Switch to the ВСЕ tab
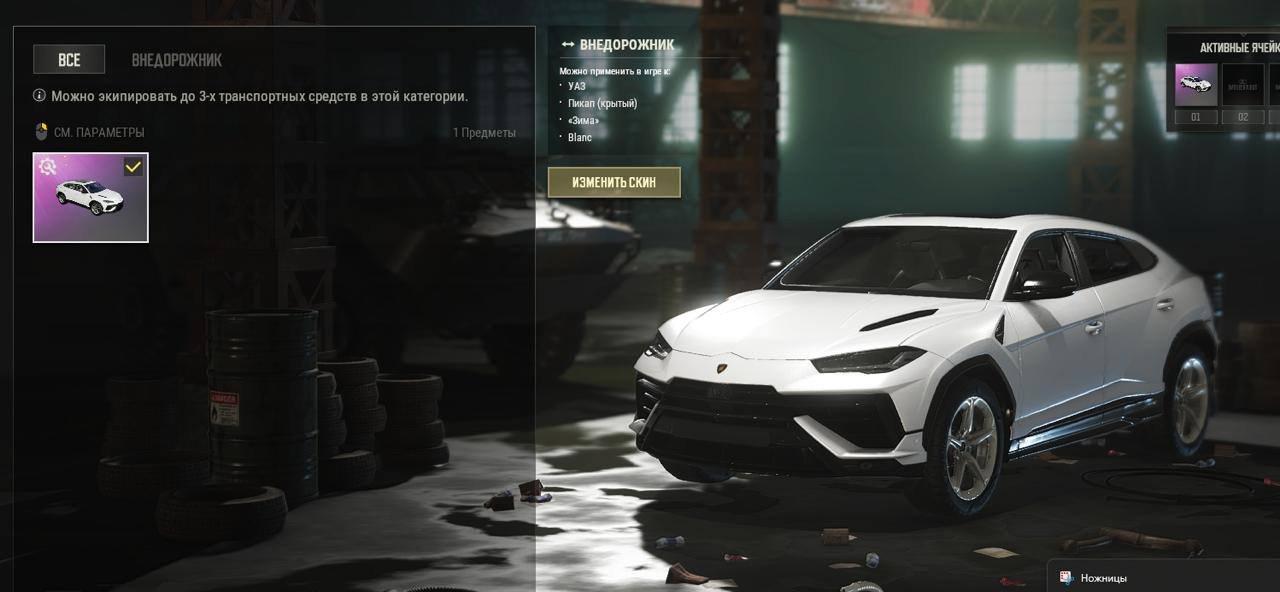The width and height of the screenshot is (1280, 592). (69, 60)
